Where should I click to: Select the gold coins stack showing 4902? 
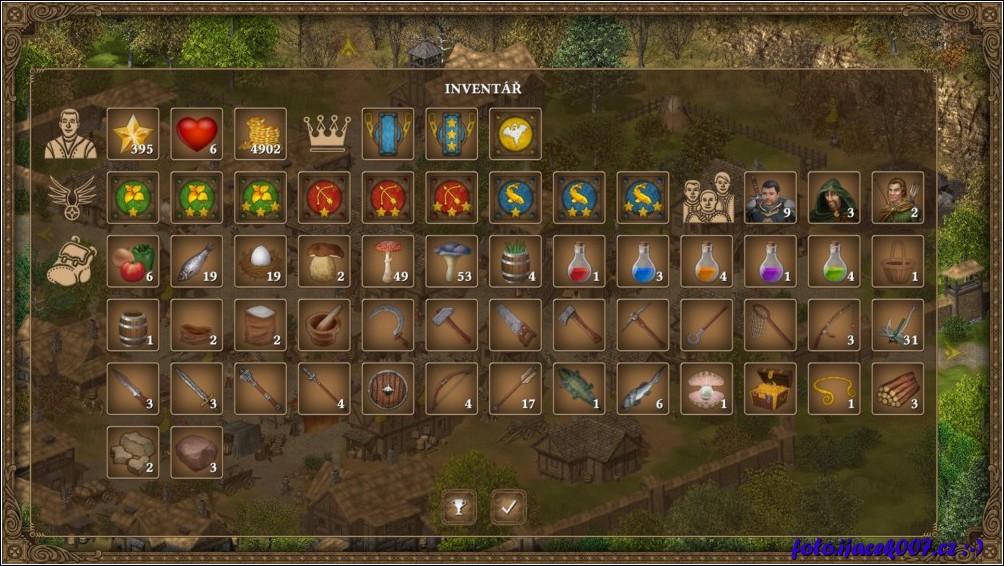click(x=260, y=134)
